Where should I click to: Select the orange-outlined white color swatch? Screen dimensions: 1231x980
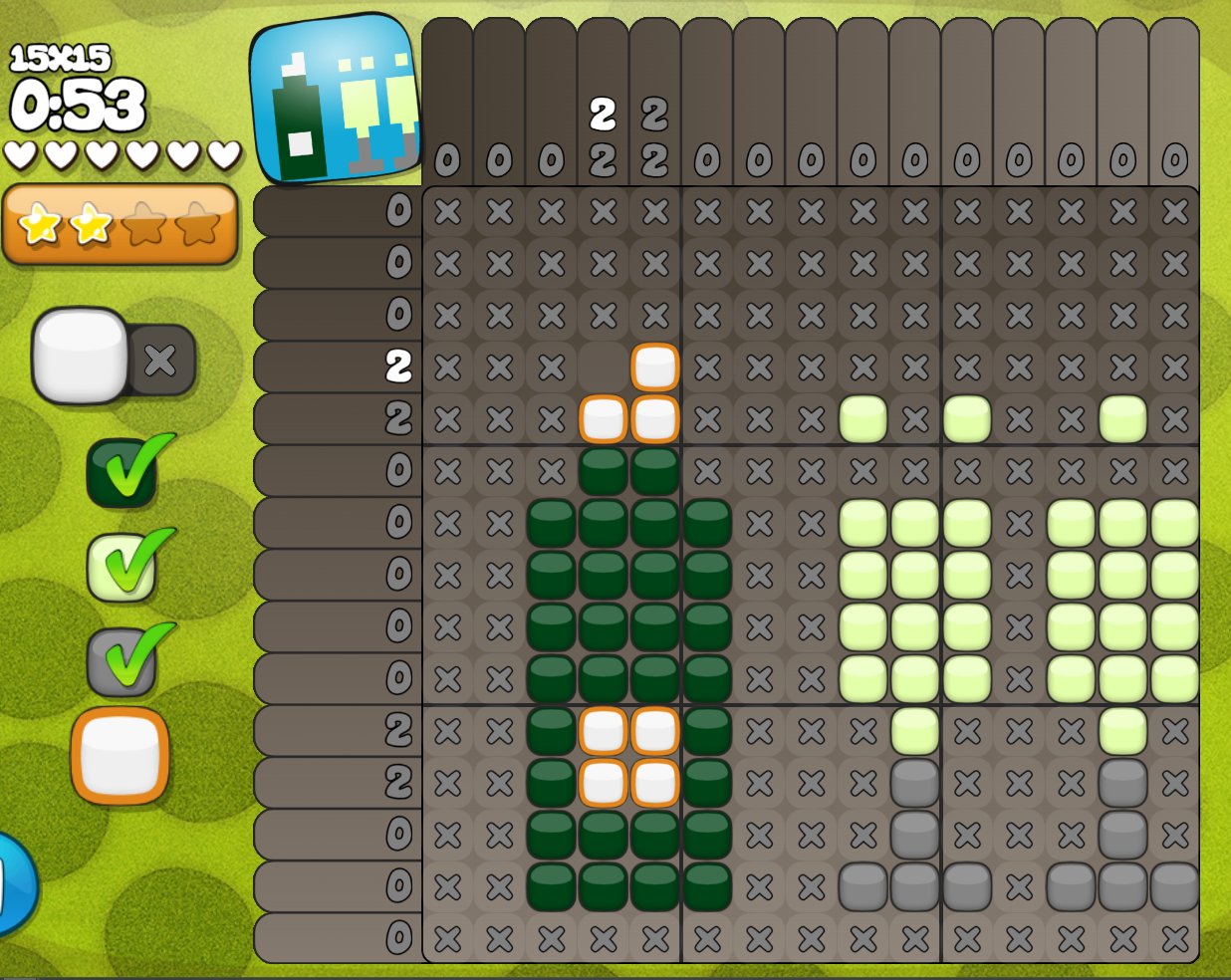point(121,756)
